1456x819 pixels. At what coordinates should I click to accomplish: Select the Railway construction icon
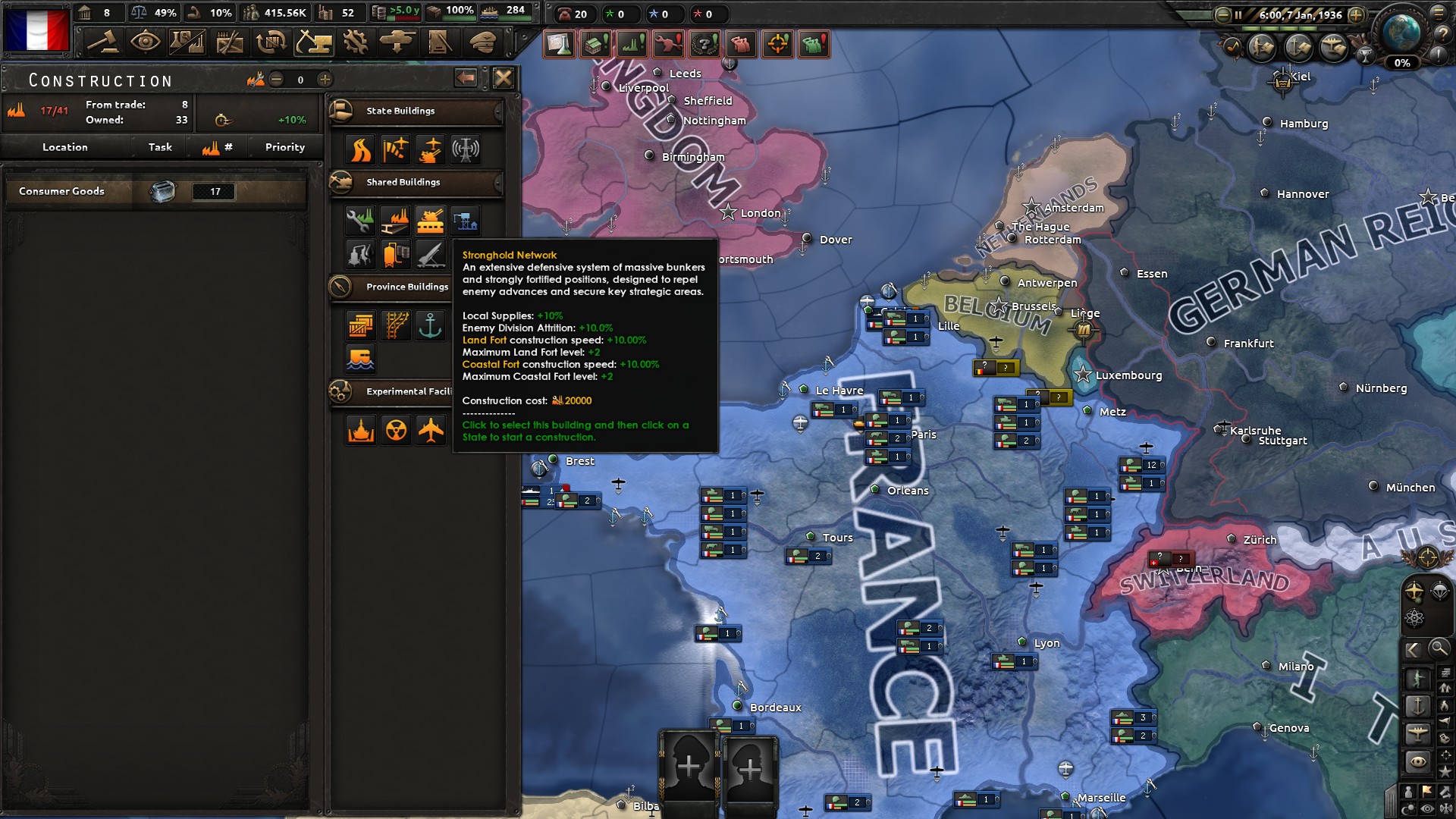(396, 325)
